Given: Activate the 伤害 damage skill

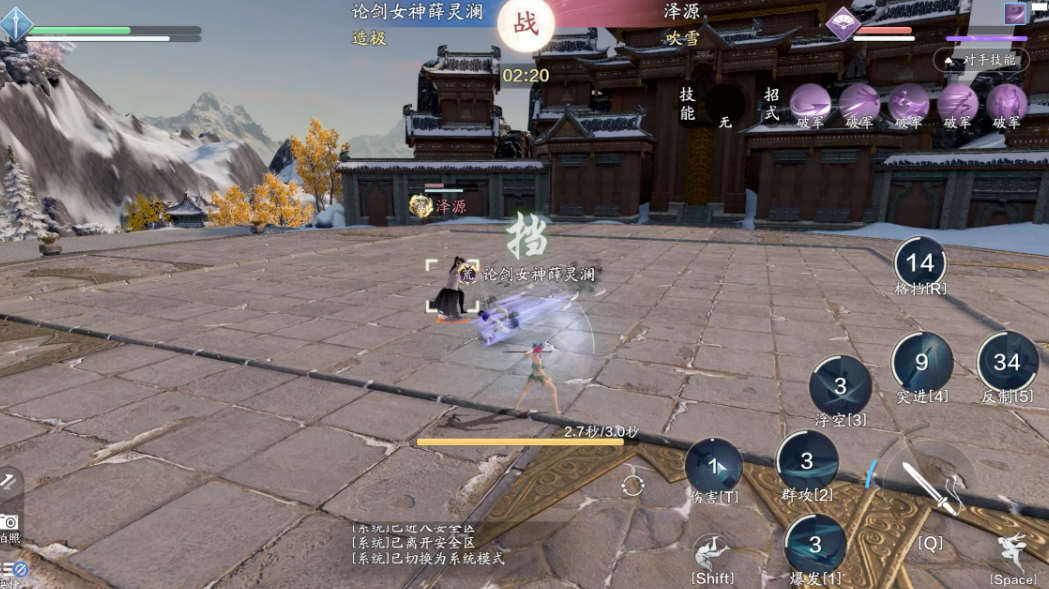Looking at the screenshot, I should [713, 466].
